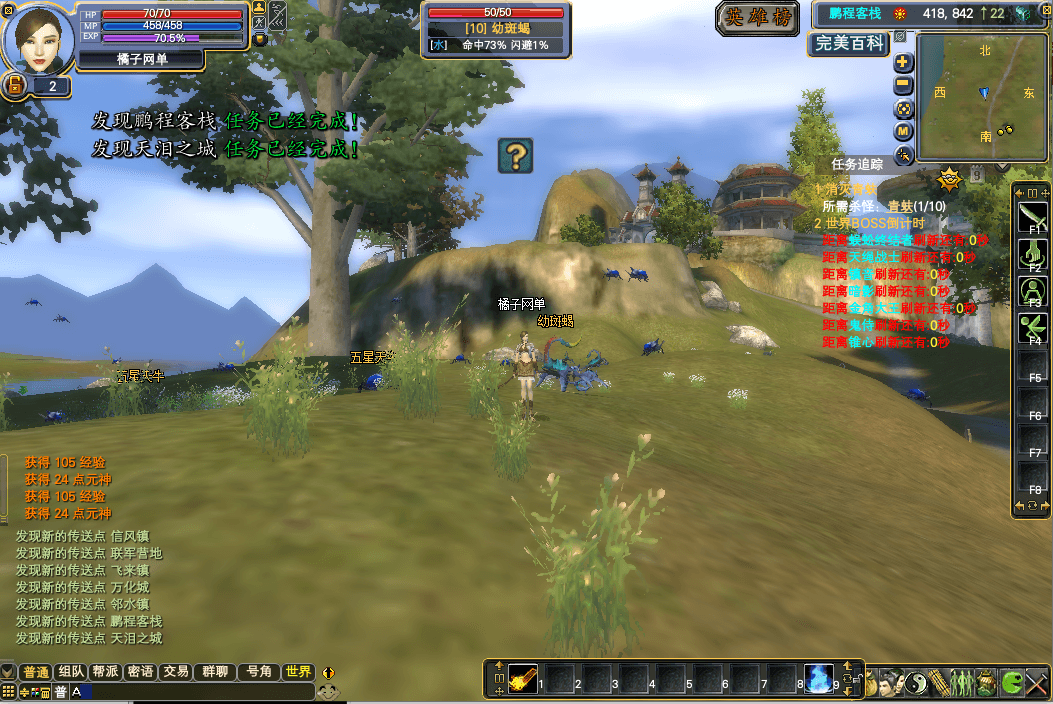1053x704 pixels.
Task: Use the blue flame skill in slot 9
Action: coord(820,678)
